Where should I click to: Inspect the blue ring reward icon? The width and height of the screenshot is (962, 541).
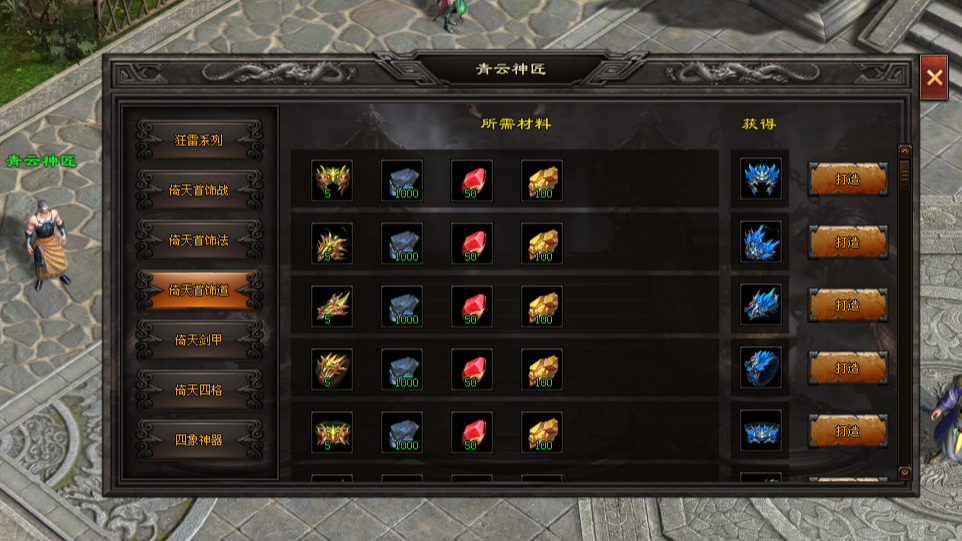pyautogui.click(x=761, y=368)
